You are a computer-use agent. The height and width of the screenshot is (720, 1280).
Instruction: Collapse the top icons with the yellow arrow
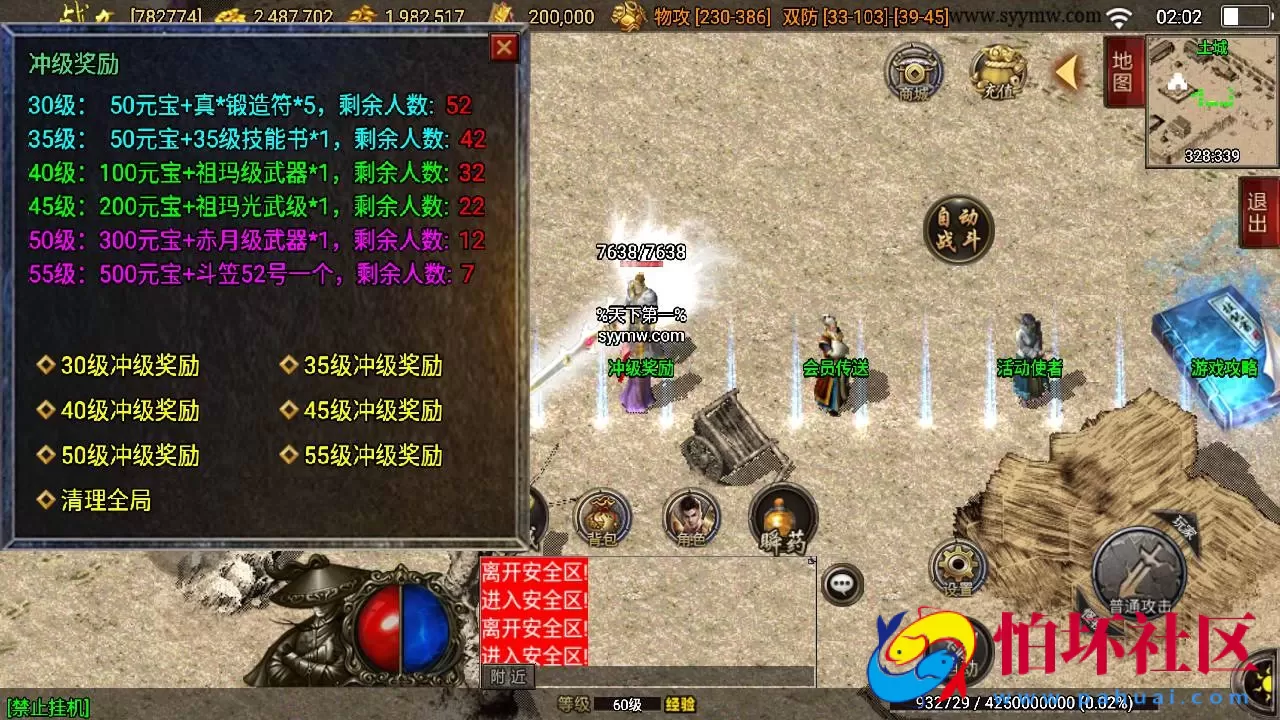pos(1065,74)
